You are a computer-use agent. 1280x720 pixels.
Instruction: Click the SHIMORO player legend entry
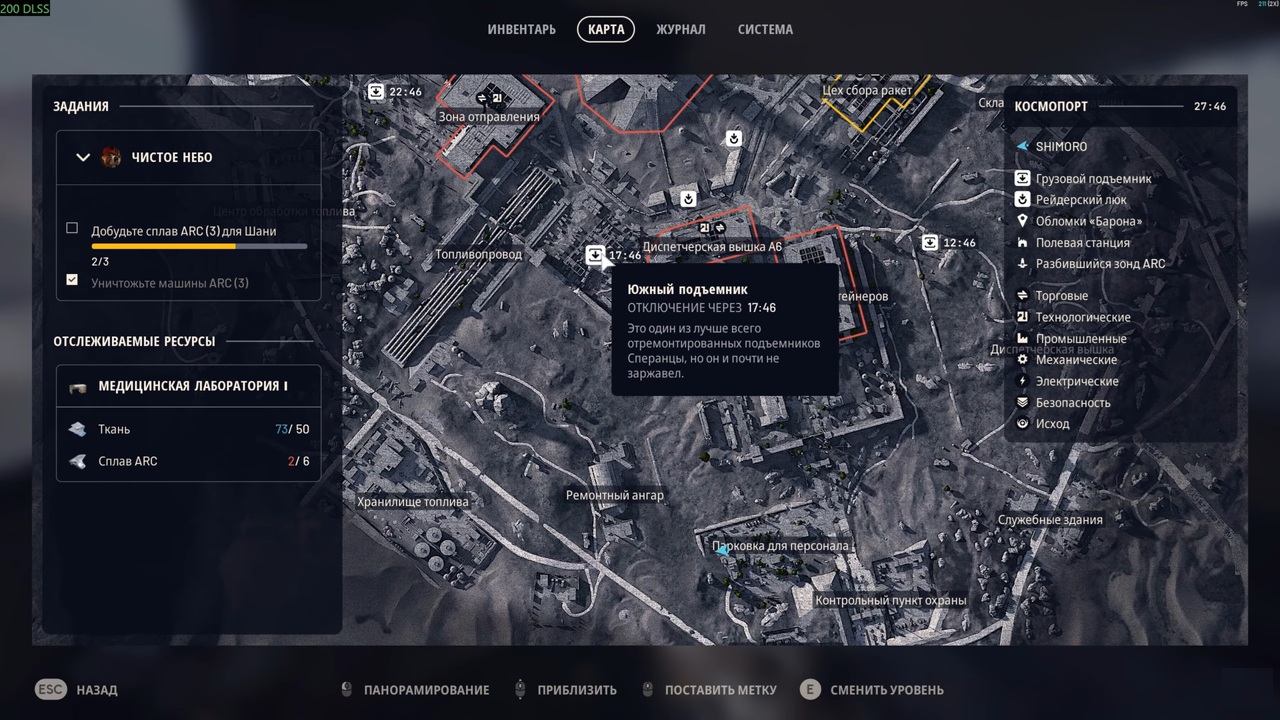tap(1060, 146)
